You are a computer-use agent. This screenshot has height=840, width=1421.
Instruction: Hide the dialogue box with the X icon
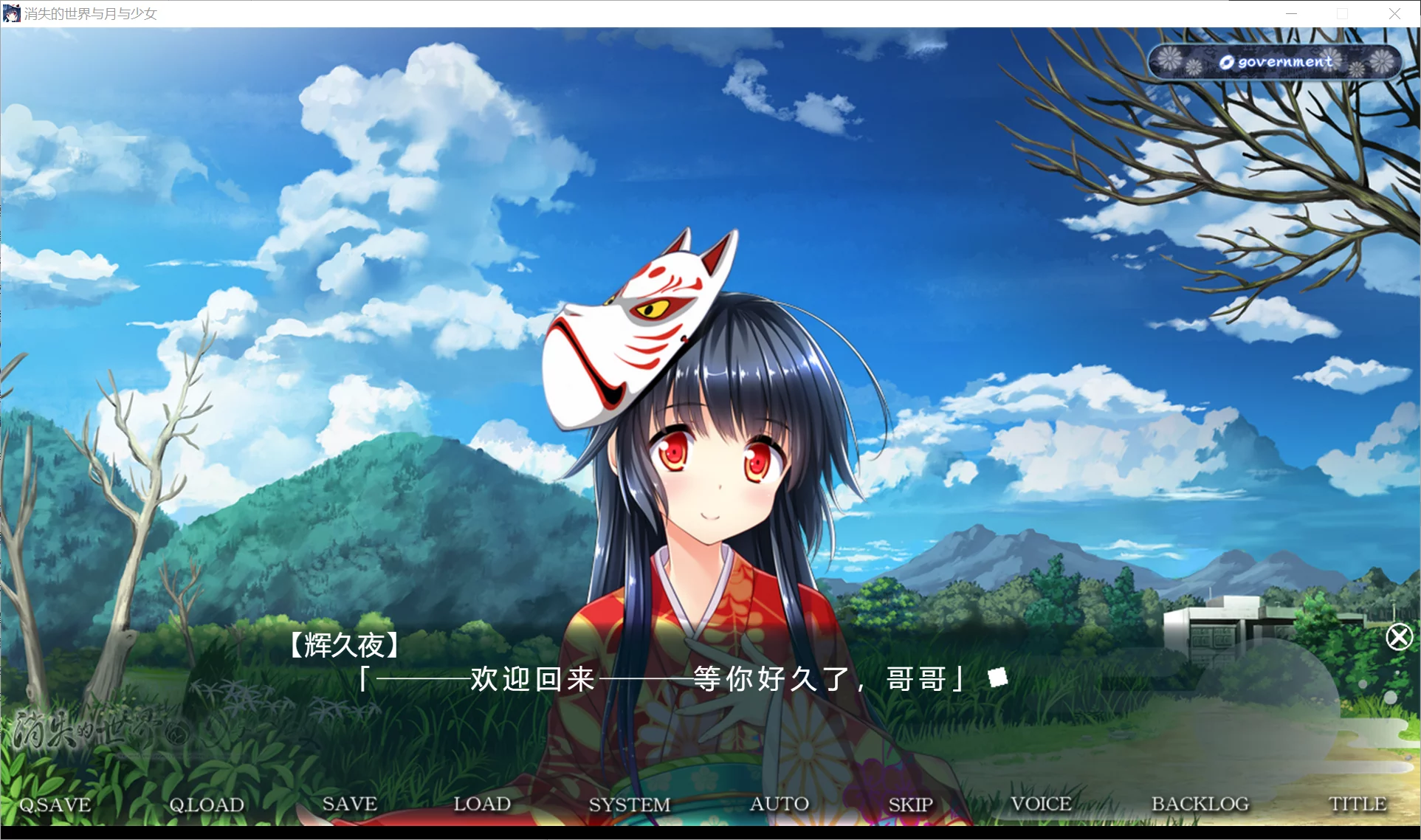point(1399,636)
